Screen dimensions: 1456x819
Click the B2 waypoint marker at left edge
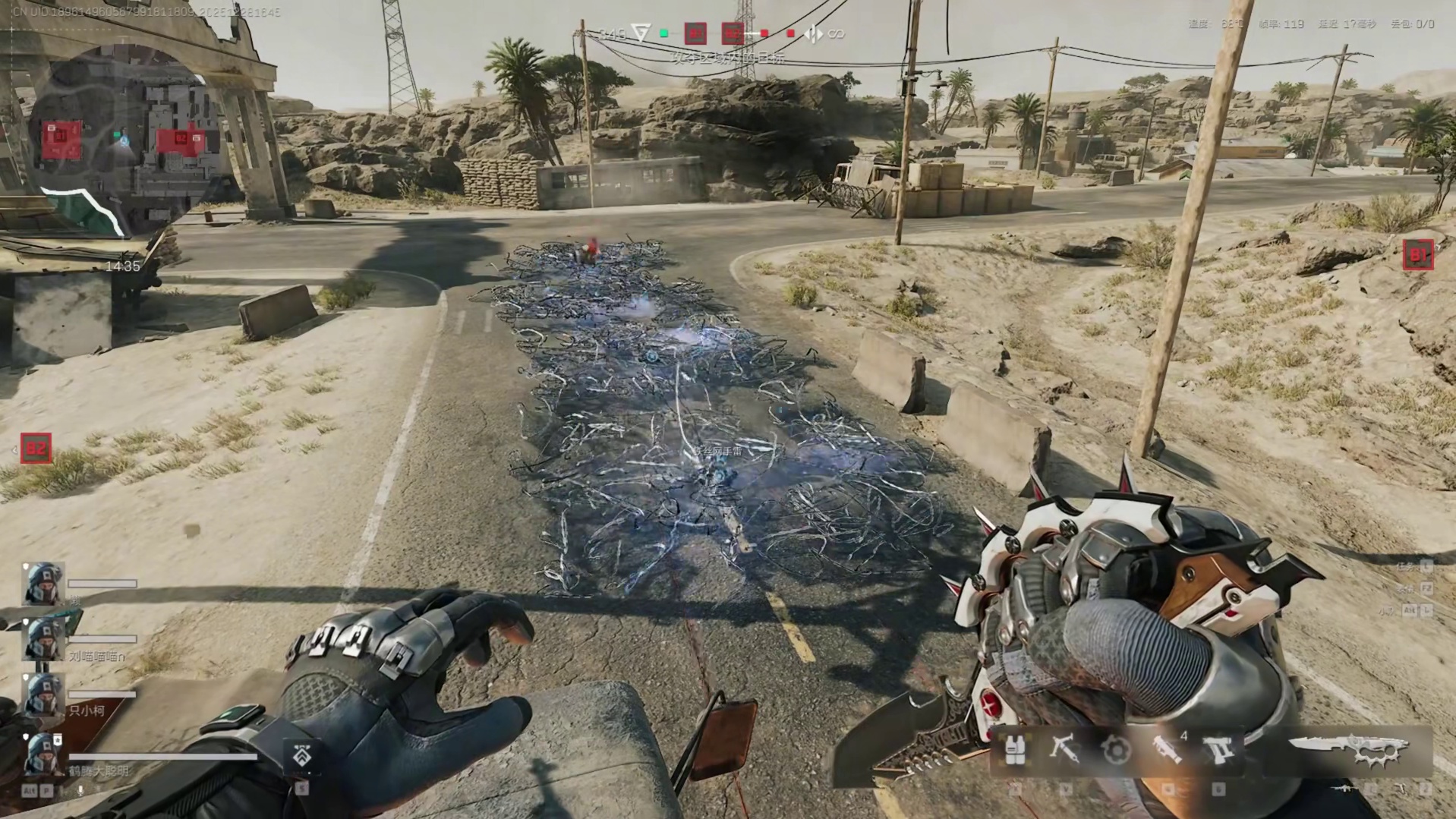point(36,448)
